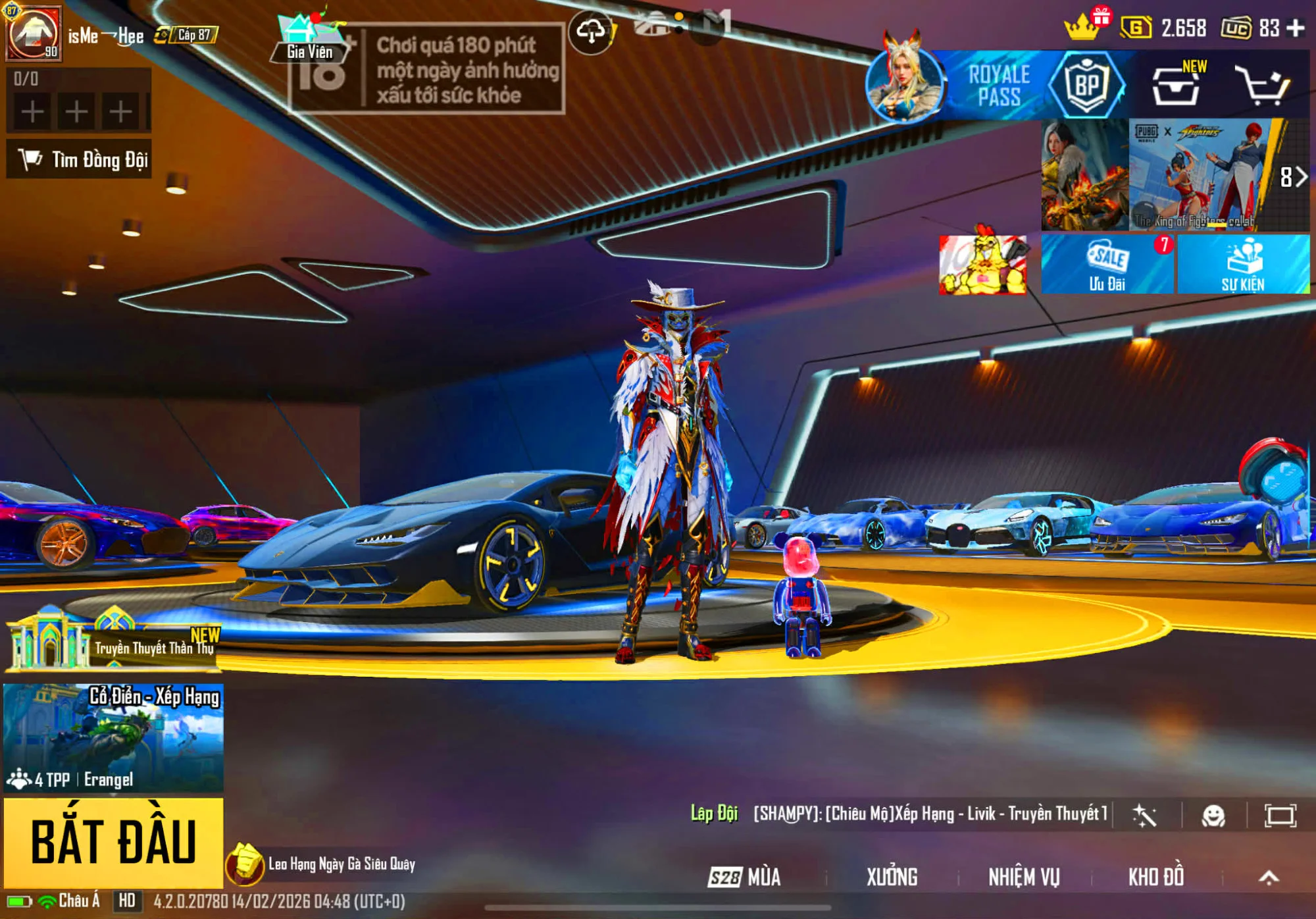Open the Royale Pass banner
Image resolution: width=1316 pixels, height=919 pixels.
point(999,86)
